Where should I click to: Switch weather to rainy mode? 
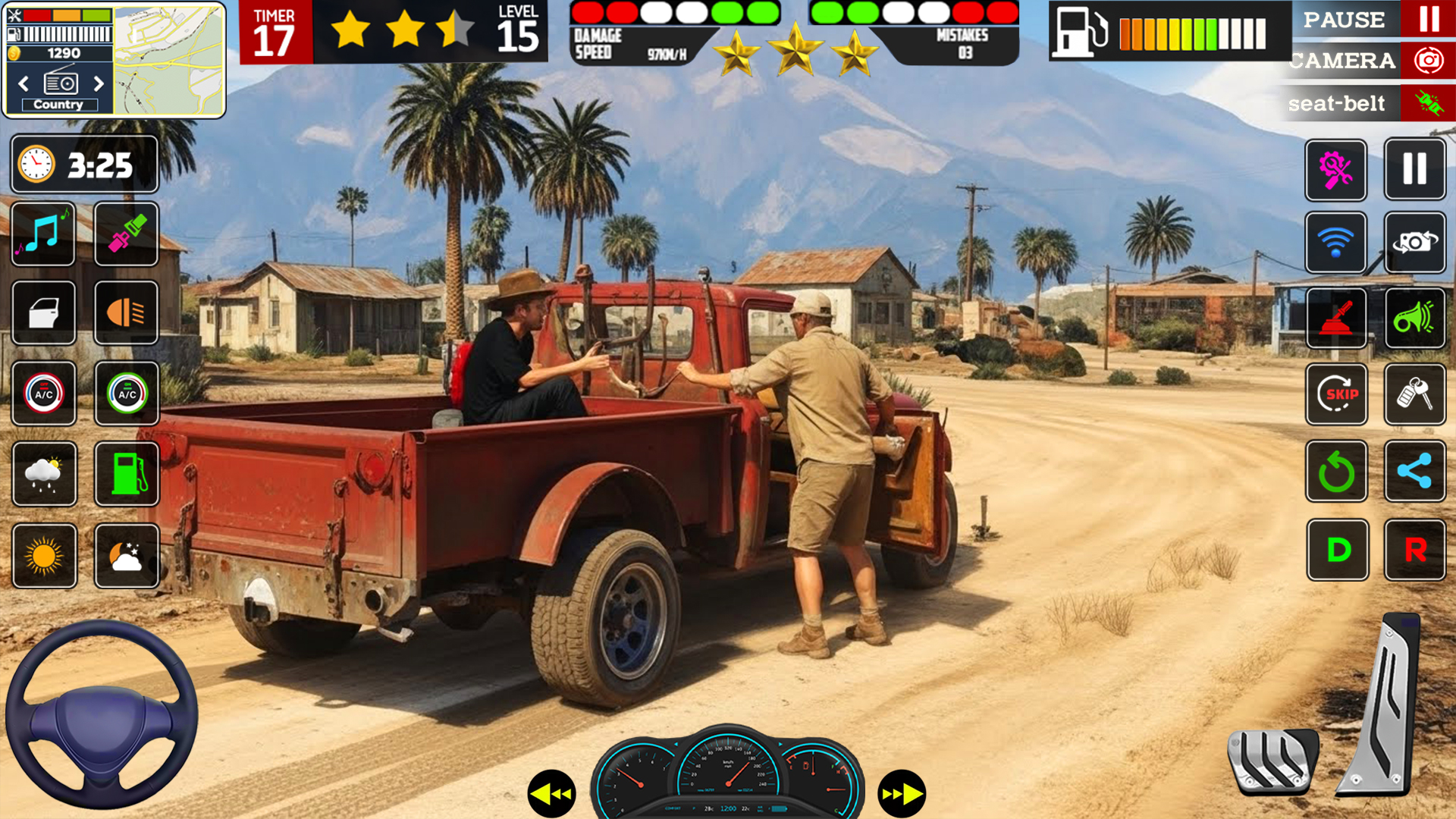pos(43,474)
